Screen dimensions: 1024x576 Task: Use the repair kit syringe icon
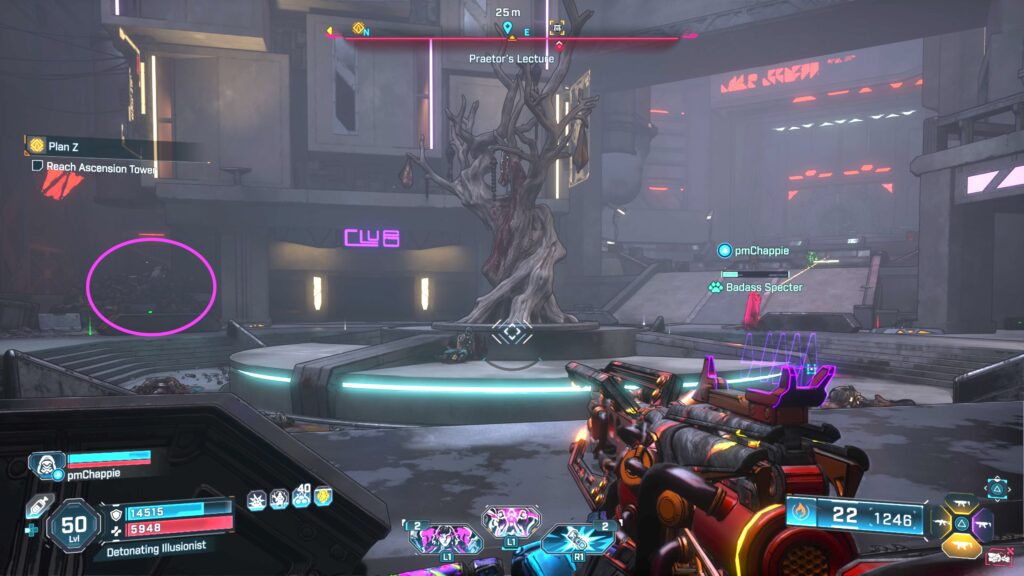pos(37,506)
